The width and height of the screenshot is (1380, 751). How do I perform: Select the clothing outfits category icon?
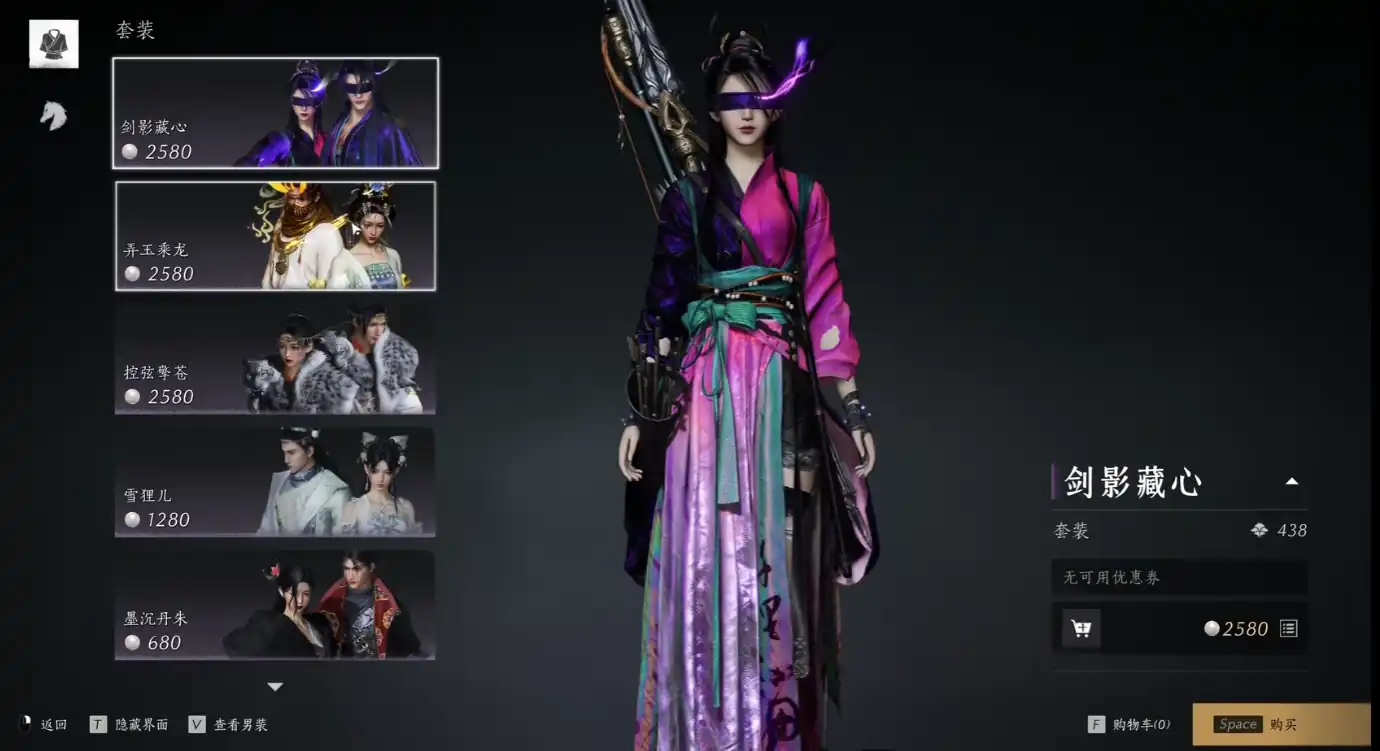(x=52, y=43)
